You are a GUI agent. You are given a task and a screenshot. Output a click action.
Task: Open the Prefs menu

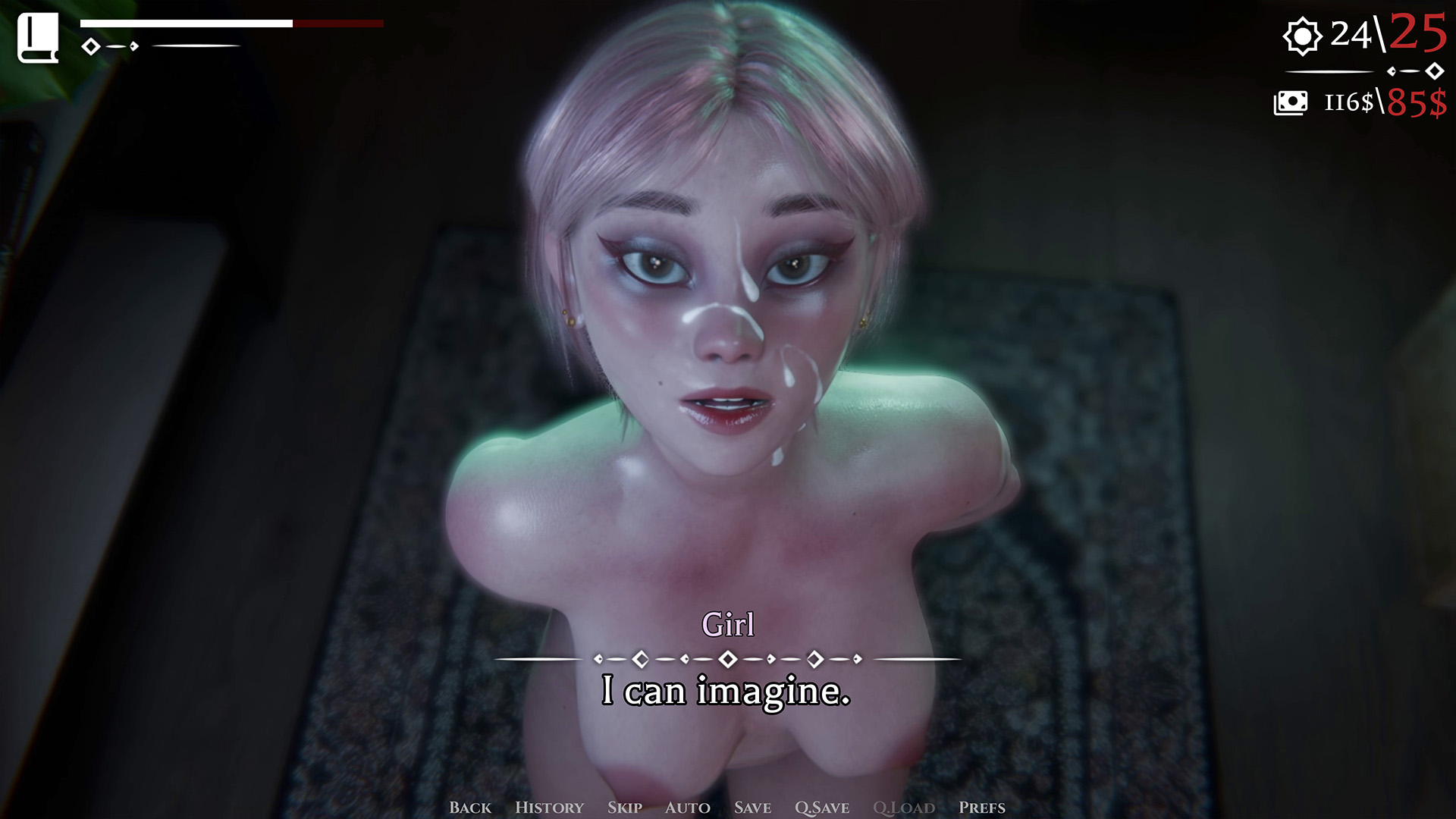[982, 808]
